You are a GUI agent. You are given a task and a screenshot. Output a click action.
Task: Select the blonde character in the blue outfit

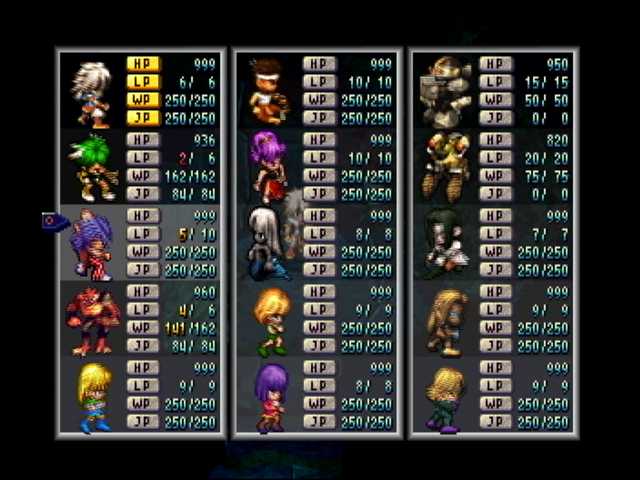[92, 397]
